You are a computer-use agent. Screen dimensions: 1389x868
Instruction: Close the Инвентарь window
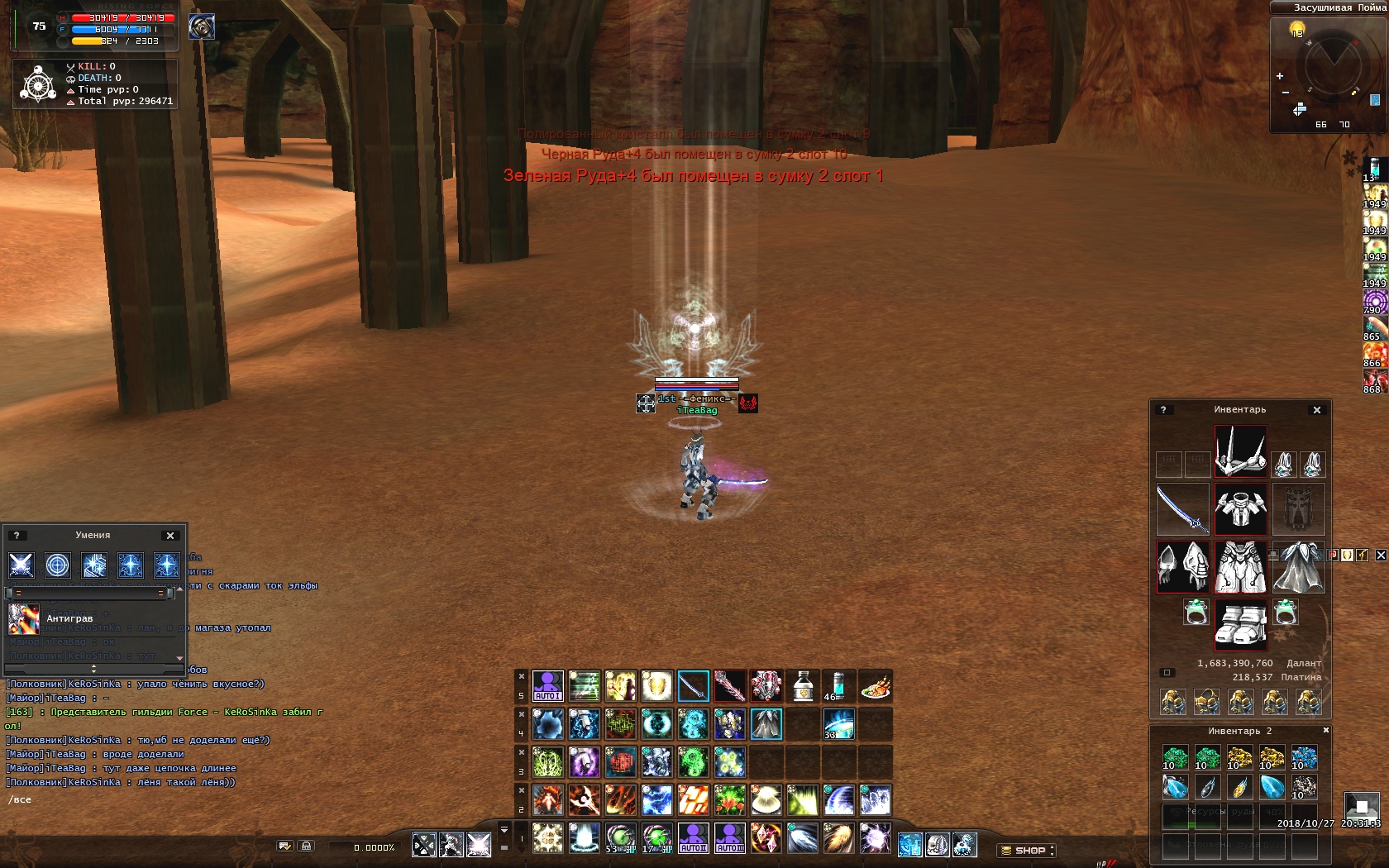point(1317,410)
